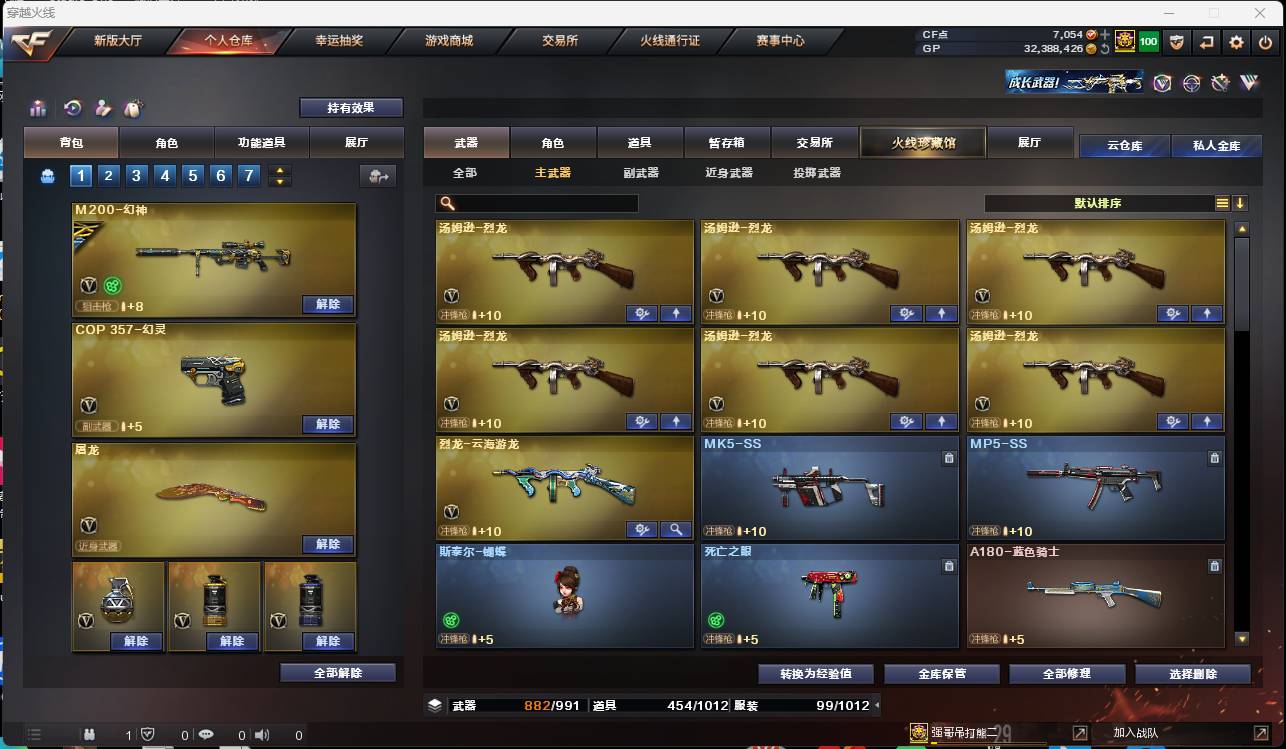Screen dimensions: 1286x749
Task: Click the backpack icon left of the number slots
Action: coord(47,175)
